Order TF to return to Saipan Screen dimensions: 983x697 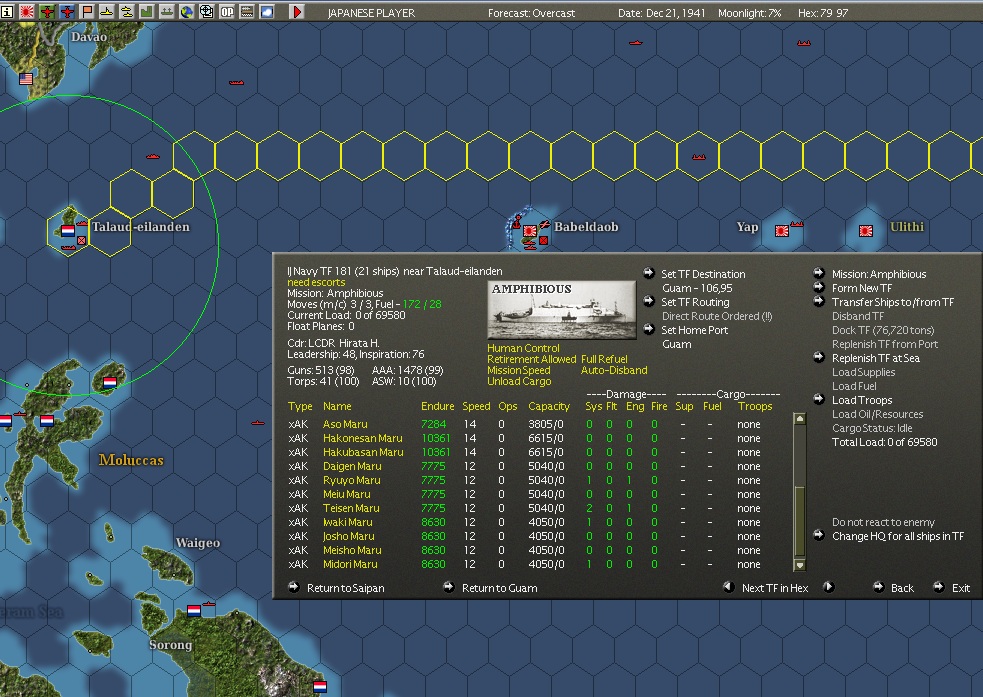(x=345, y=588)
